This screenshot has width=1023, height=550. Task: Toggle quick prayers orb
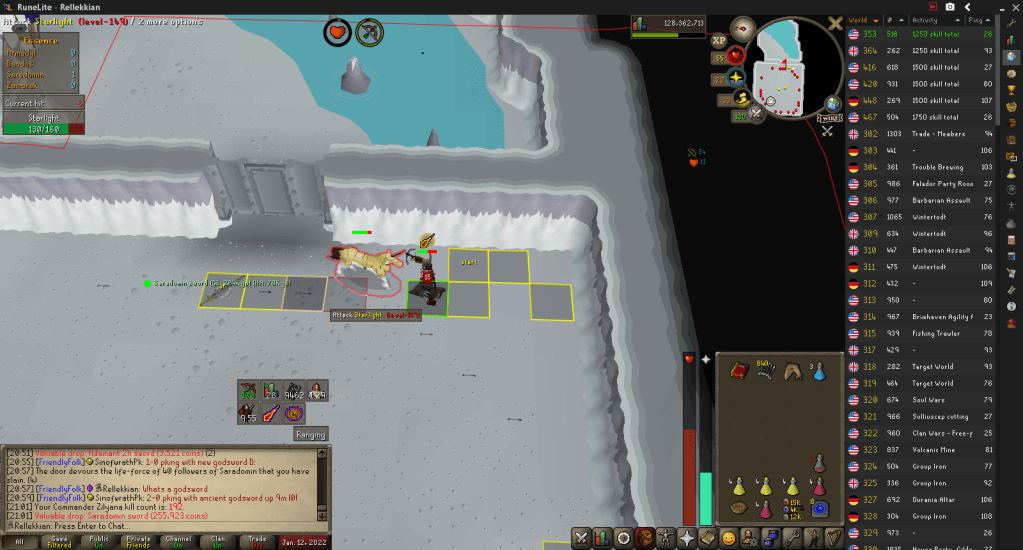coord(736,76)
